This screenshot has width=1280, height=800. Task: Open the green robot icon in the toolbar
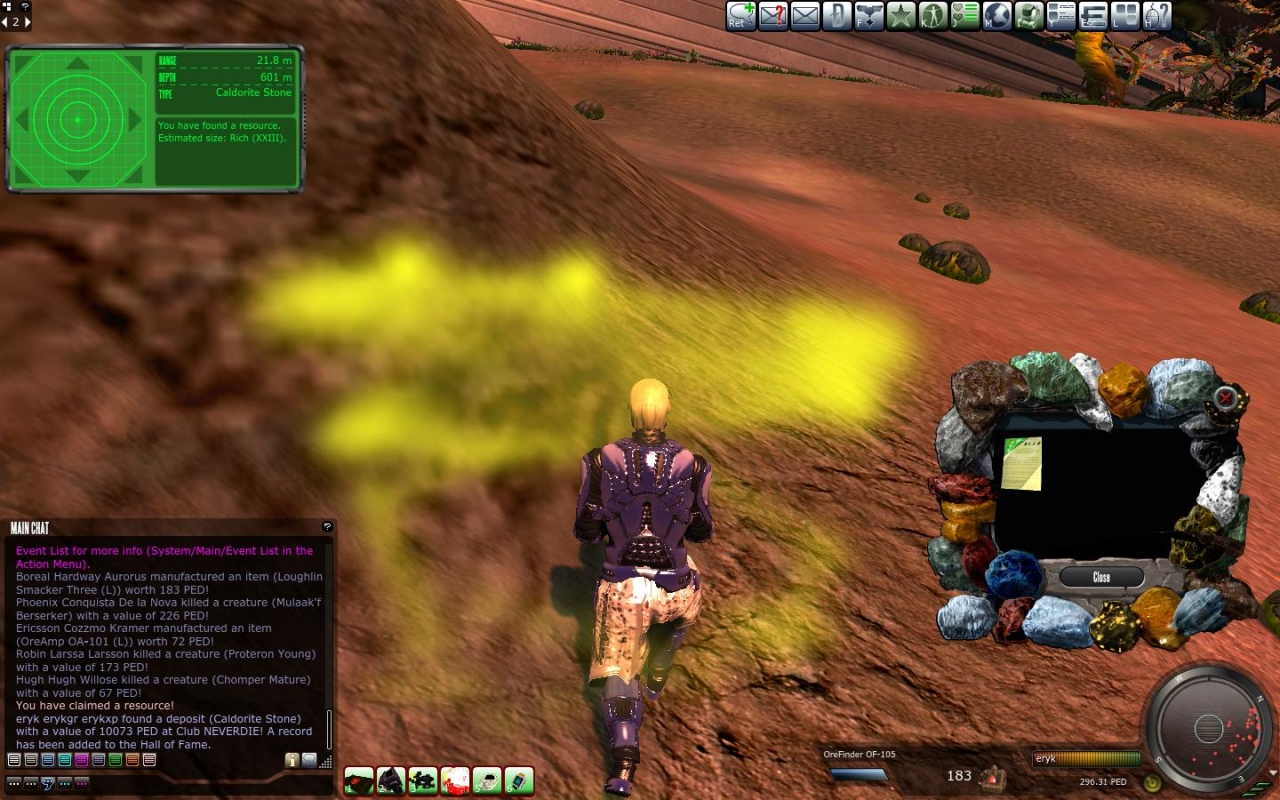(1029, 15)
